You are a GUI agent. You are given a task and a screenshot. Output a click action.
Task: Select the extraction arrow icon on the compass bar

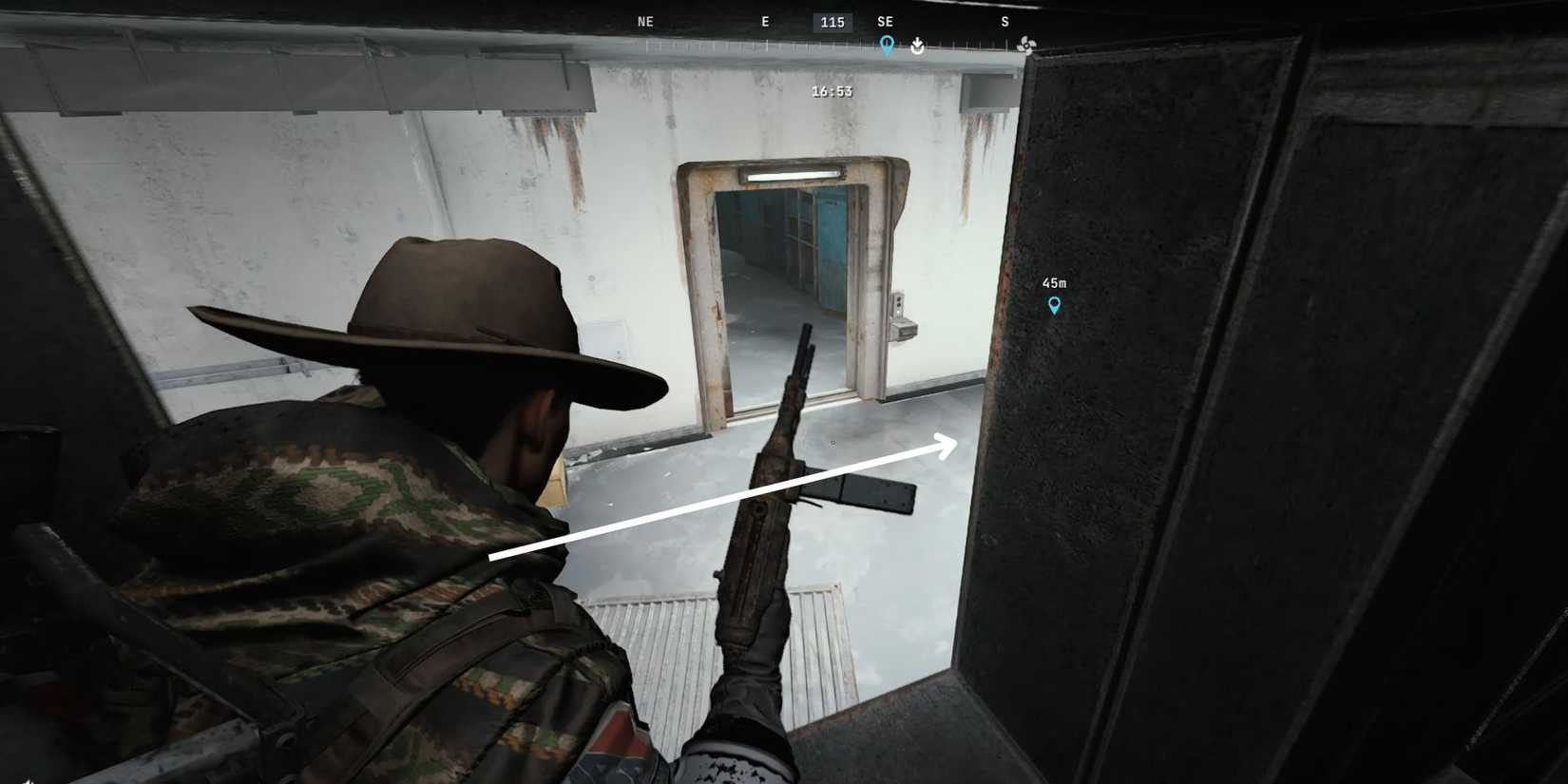pos(916,46)
